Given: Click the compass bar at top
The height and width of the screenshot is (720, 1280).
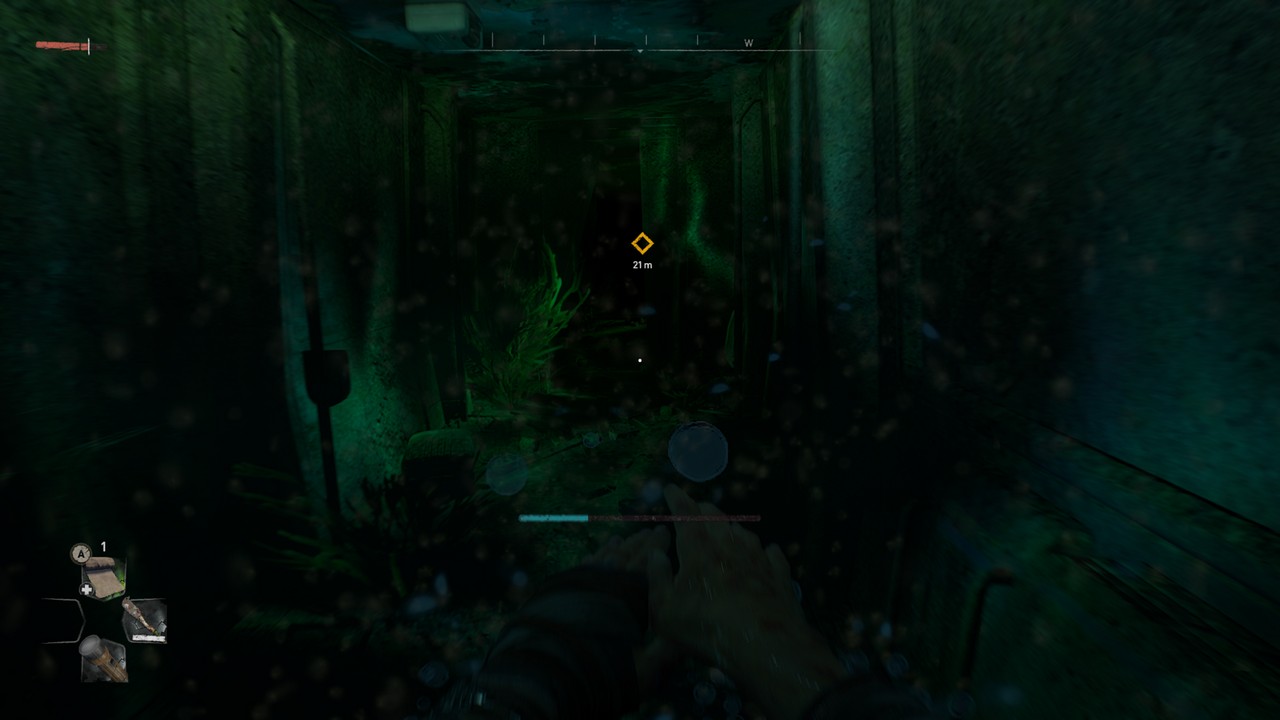Looking at the screenshot, I should (x=641, y=42).
